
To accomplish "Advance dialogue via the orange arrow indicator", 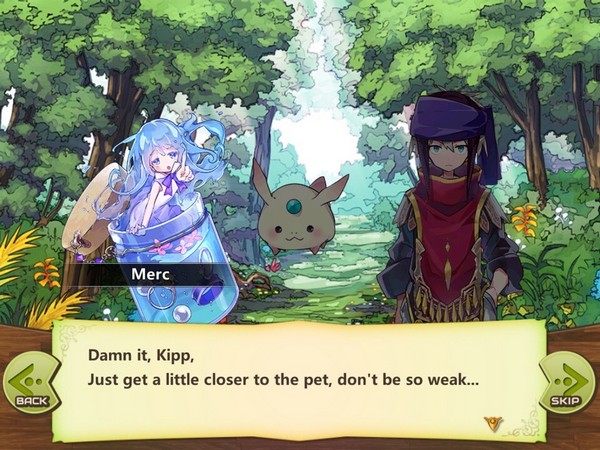I will pyautogui.click(x=492, y=423).
